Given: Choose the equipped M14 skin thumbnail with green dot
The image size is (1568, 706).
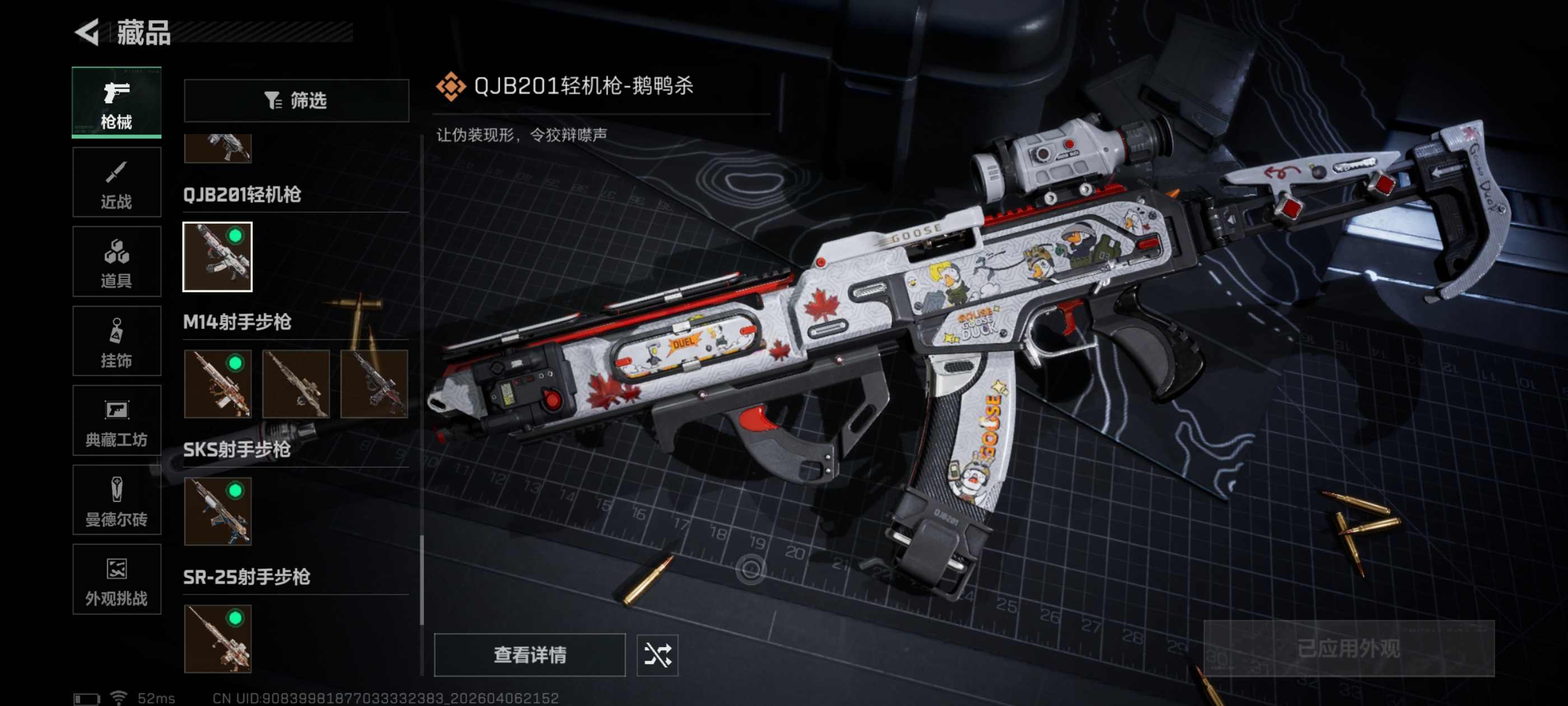Looking at the screenshot, I should (x=217, y=384).
